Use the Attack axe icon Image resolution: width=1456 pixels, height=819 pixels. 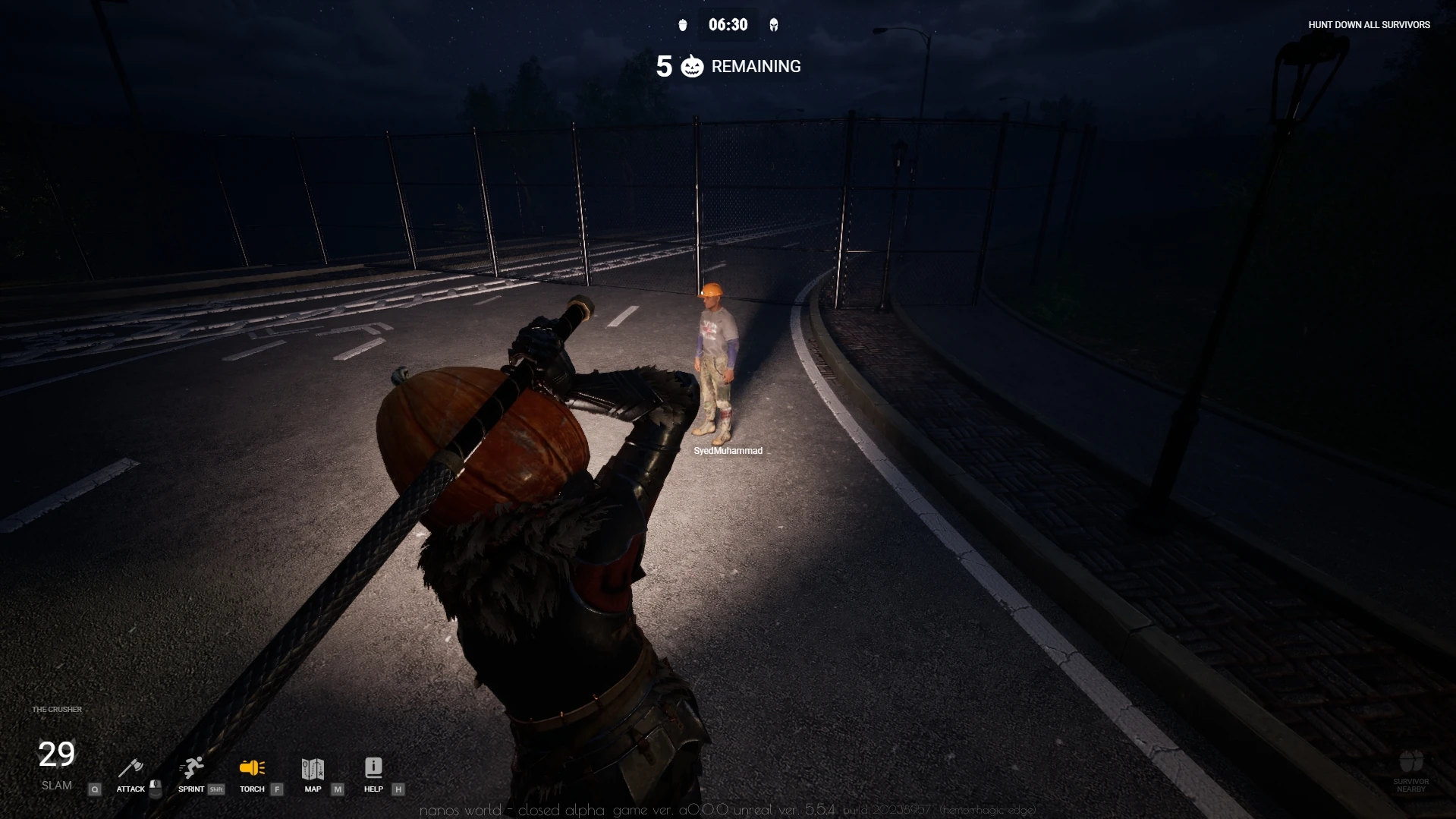131,768
